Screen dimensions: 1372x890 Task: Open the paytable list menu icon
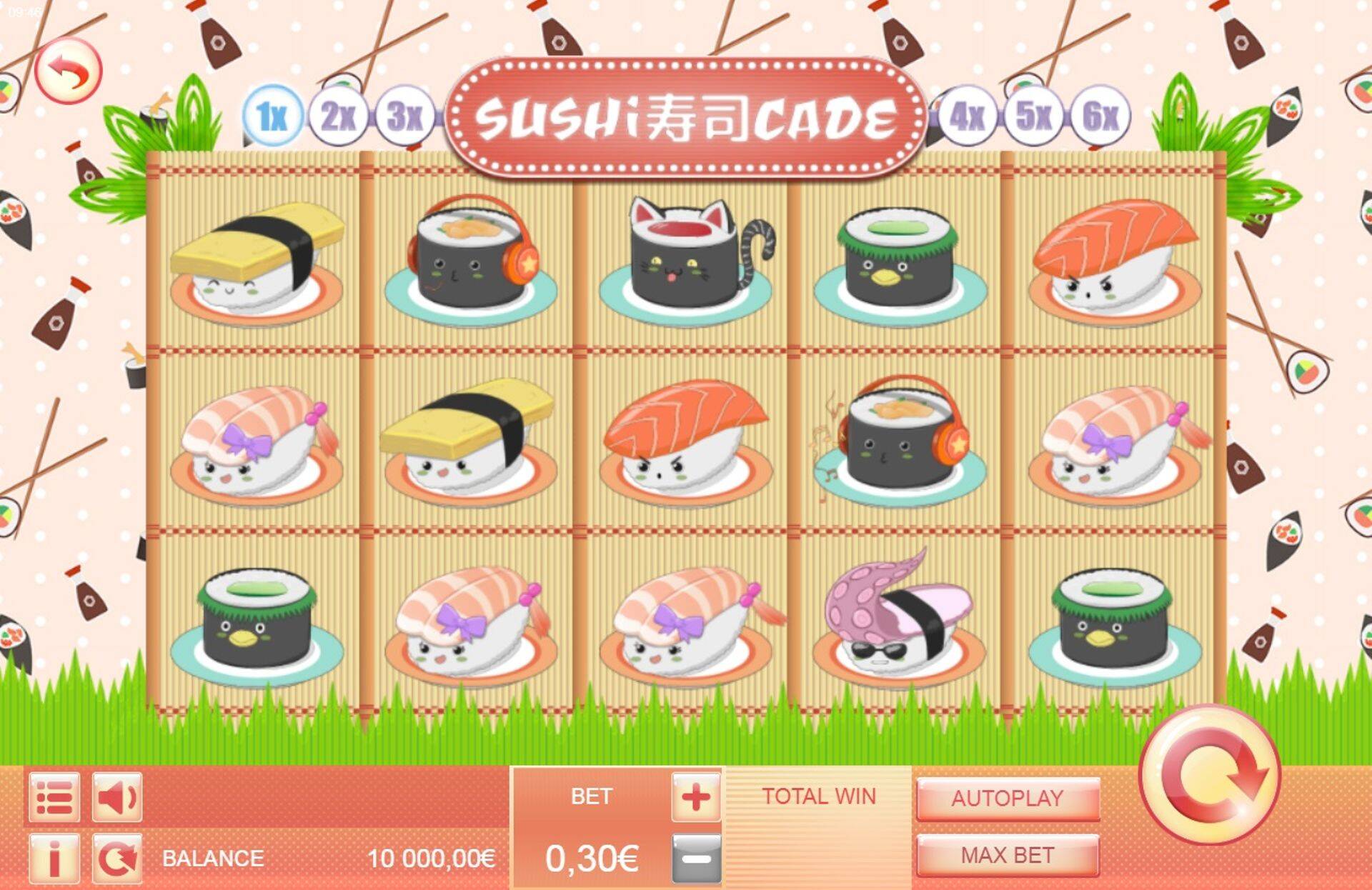pos(54,797)
